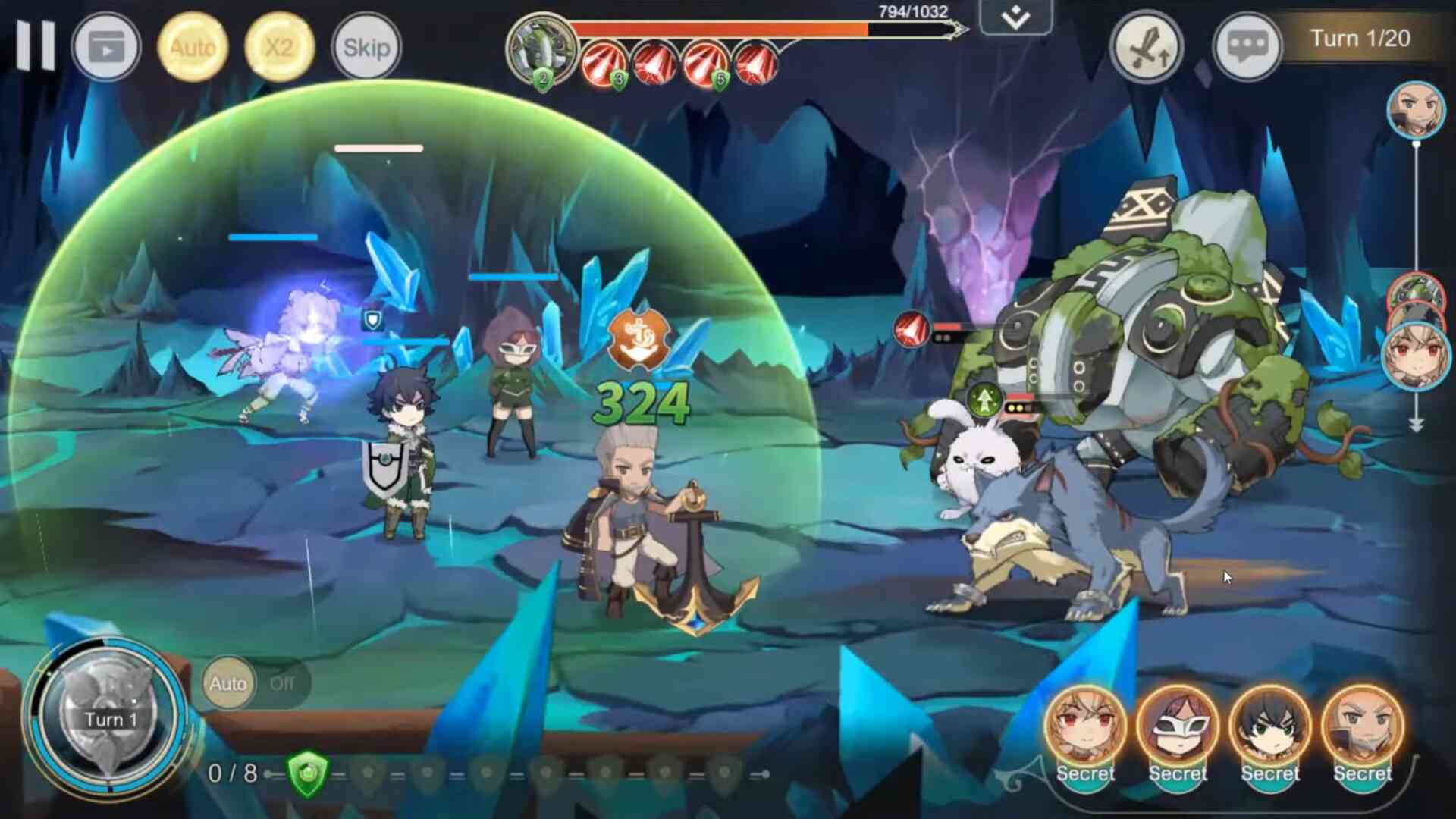Select top turn-order character portrait
Image resolution: width=1456 pixels, height=819 pixels.
[x=1416, y=110]
